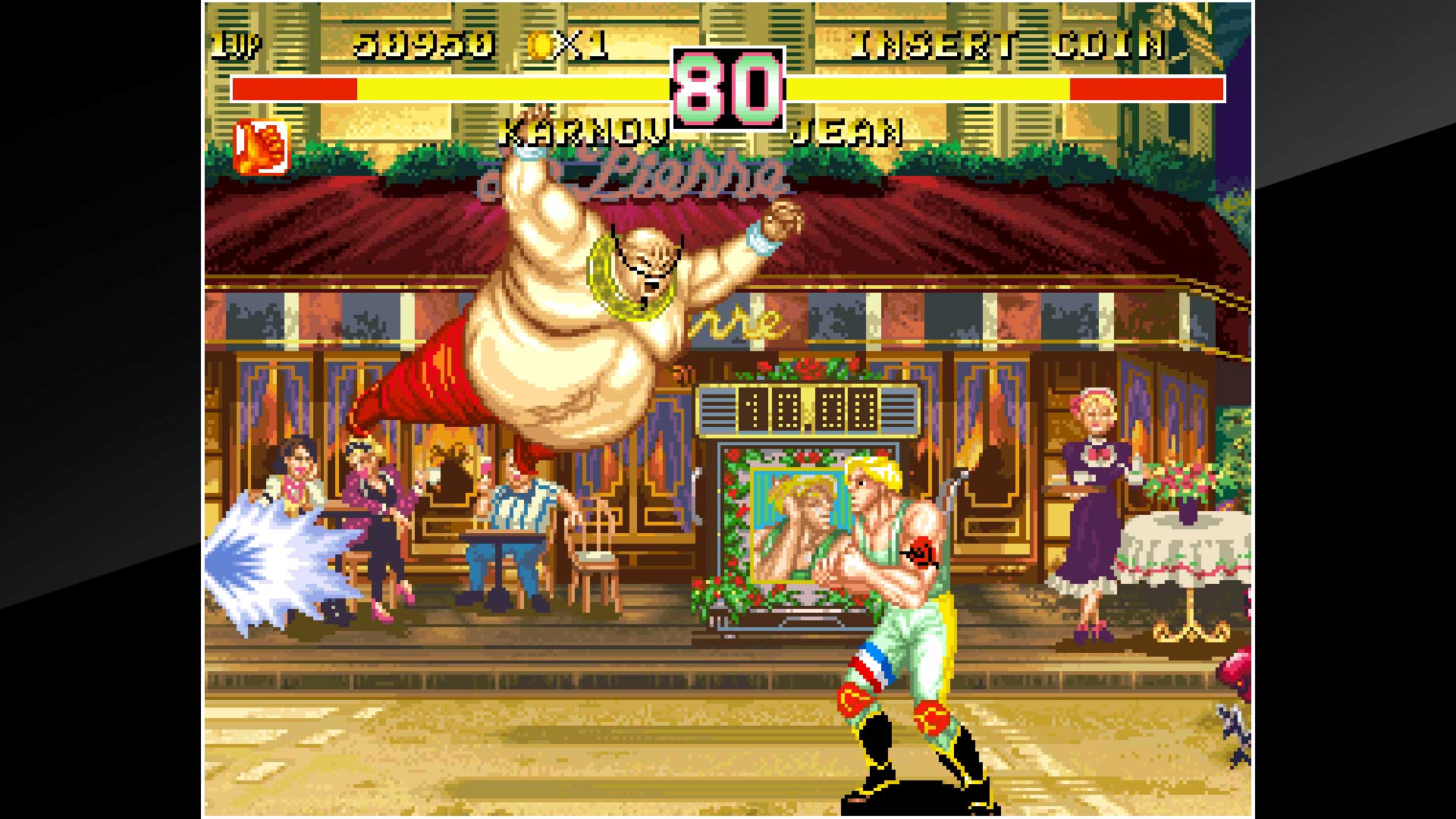Toggle the digital price display reading 10.00
Viewport: 1456px width, 819px height.
[x=800, y=409]
